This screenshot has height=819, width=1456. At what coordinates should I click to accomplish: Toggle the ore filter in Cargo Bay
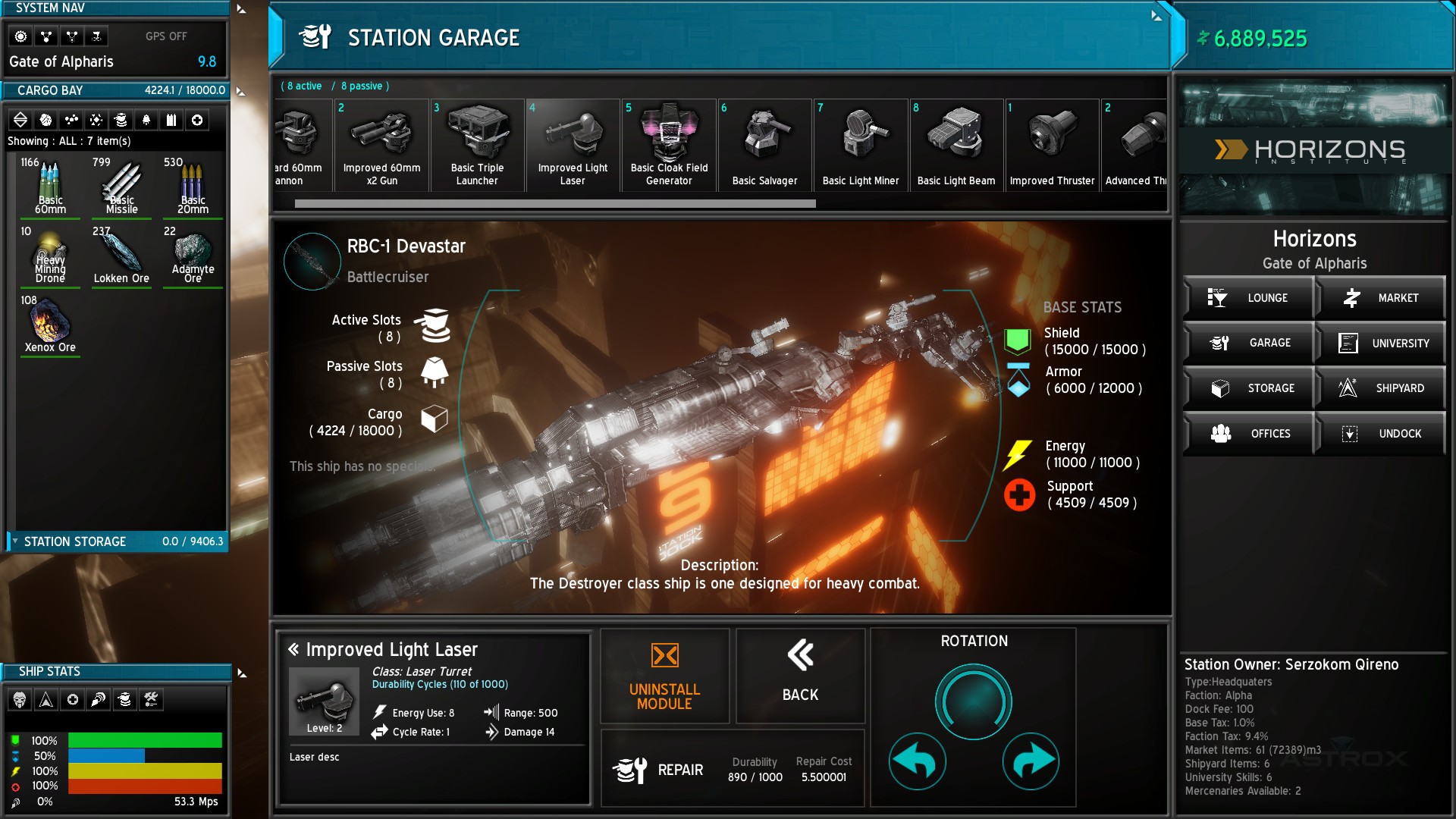click(47, 119)
